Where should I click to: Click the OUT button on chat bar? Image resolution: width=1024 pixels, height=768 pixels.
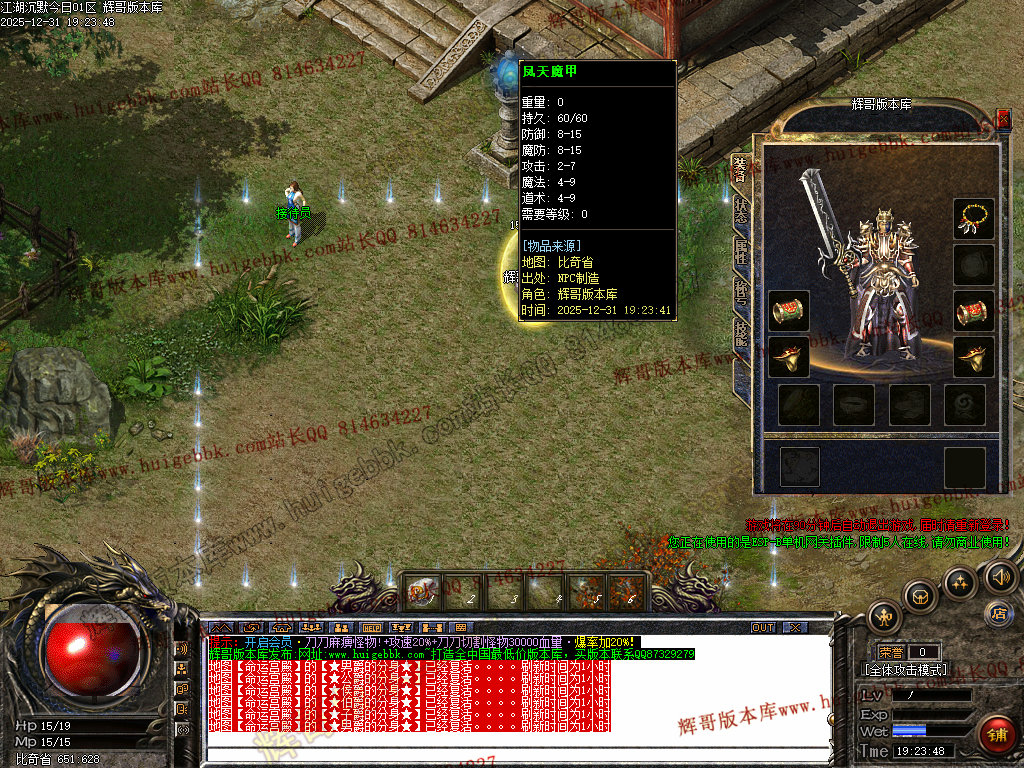coord(763,628)
